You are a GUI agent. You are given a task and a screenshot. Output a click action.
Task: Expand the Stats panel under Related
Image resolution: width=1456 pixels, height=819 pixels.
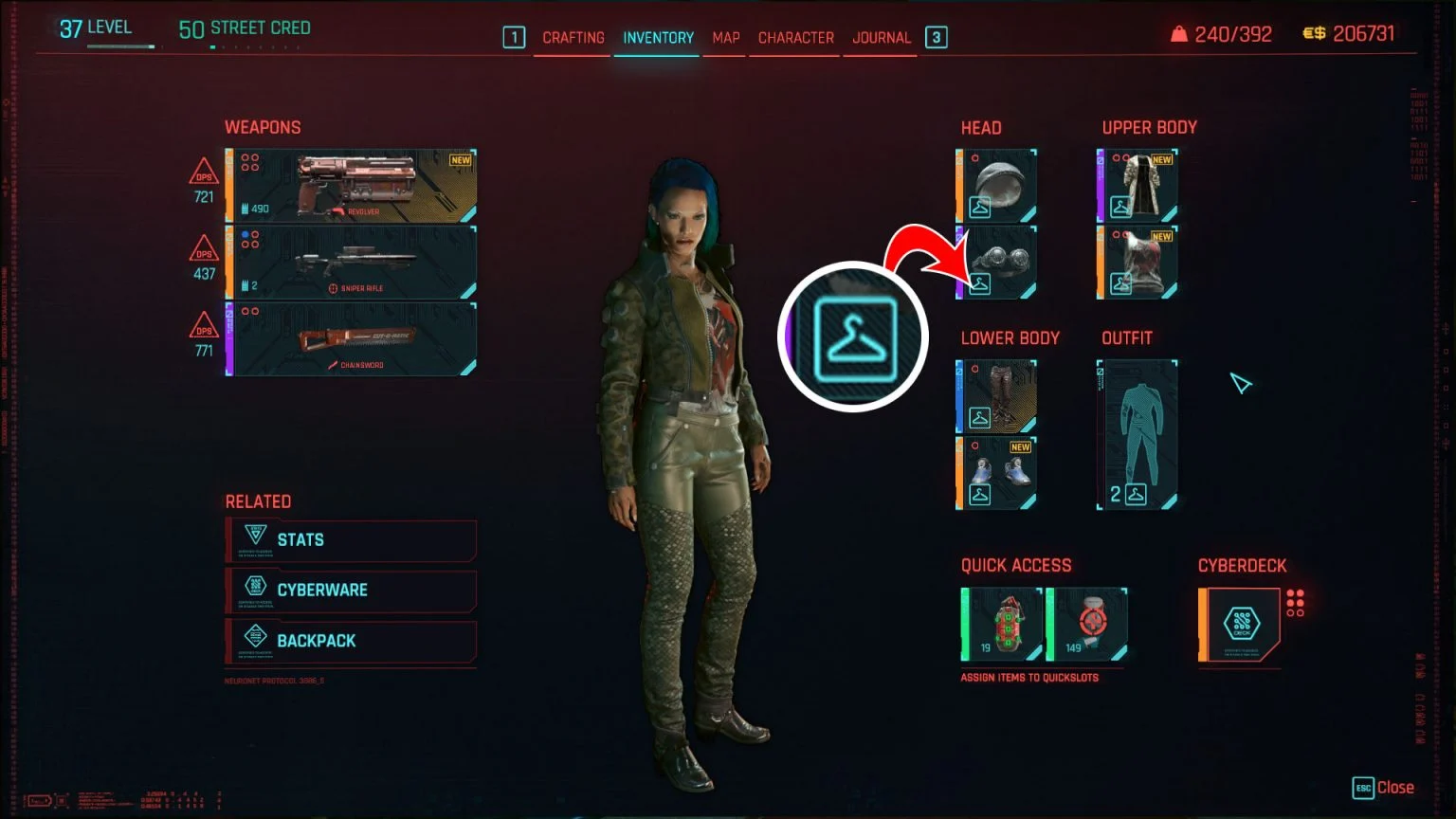(x=349, y=539)
